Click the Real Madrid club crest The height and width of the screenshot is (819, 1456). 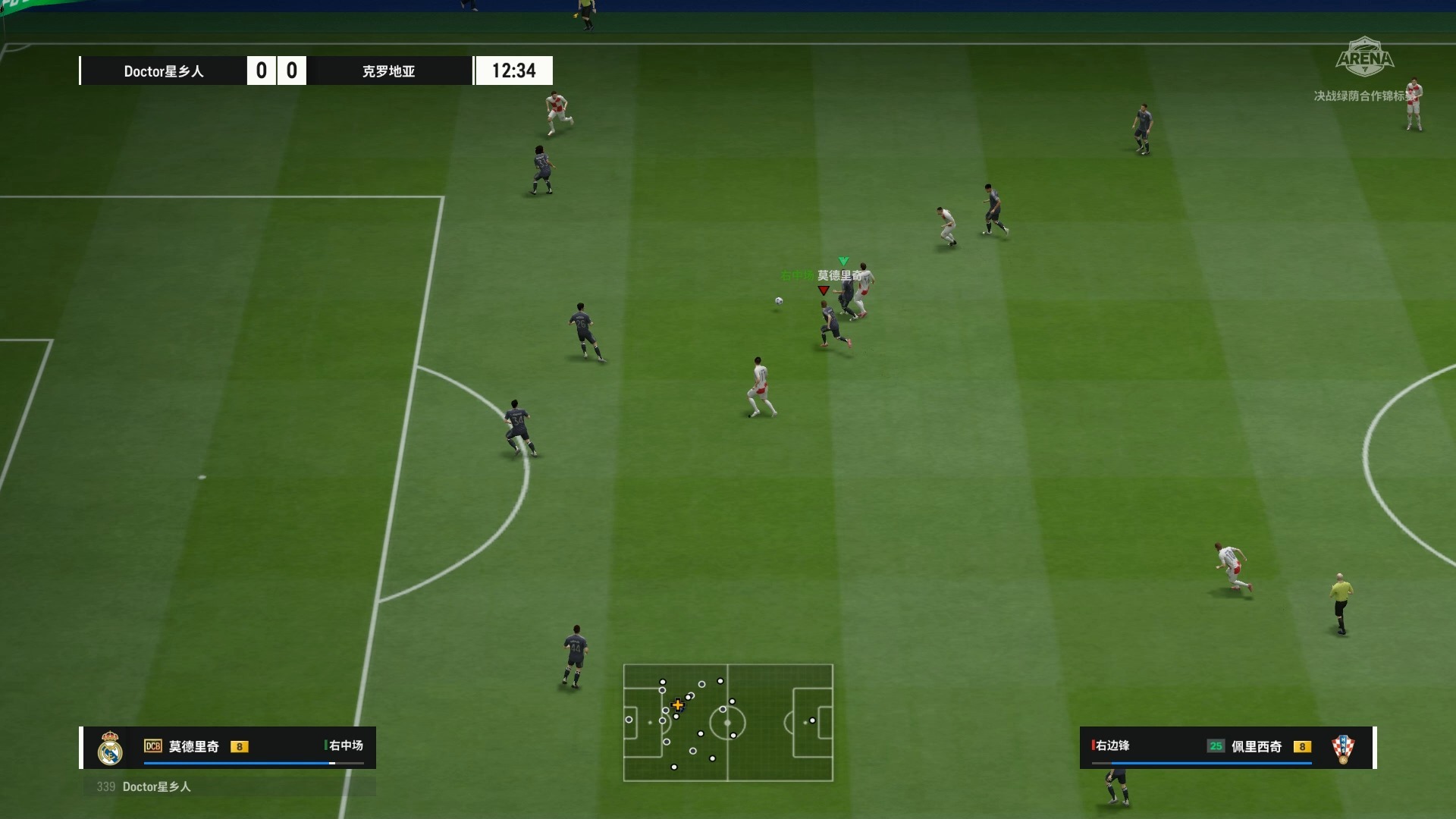(111, 748)
